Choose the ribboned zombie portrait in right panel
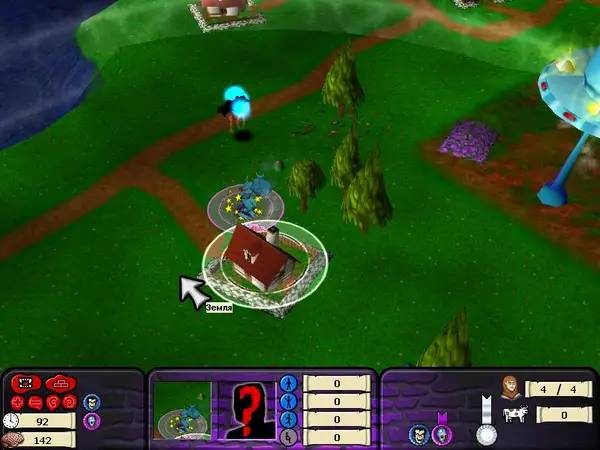 [440, 432]
